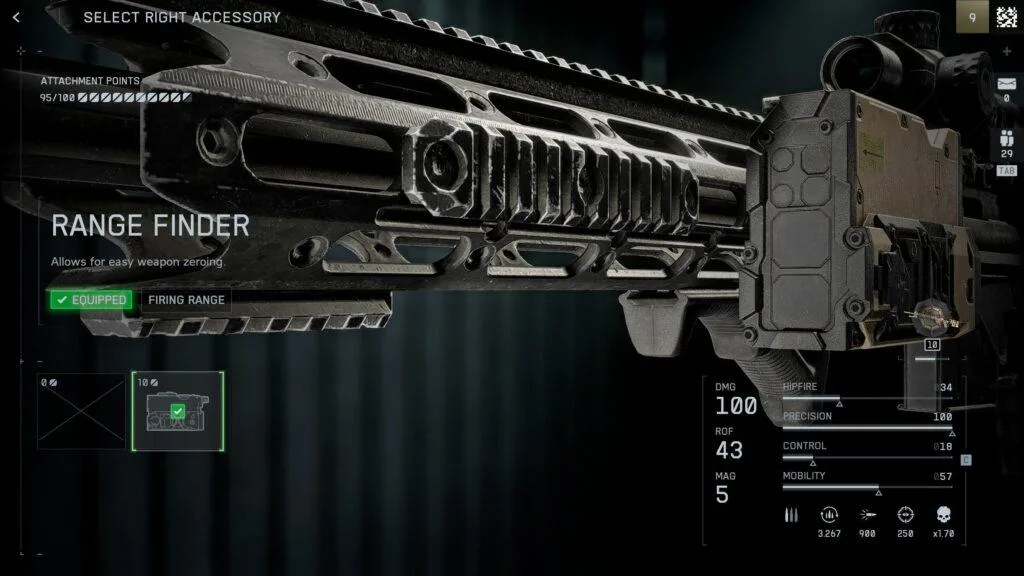Open the mail inbox envelope
This screenshot has height=576, width=1024.
pos(1006,84)
